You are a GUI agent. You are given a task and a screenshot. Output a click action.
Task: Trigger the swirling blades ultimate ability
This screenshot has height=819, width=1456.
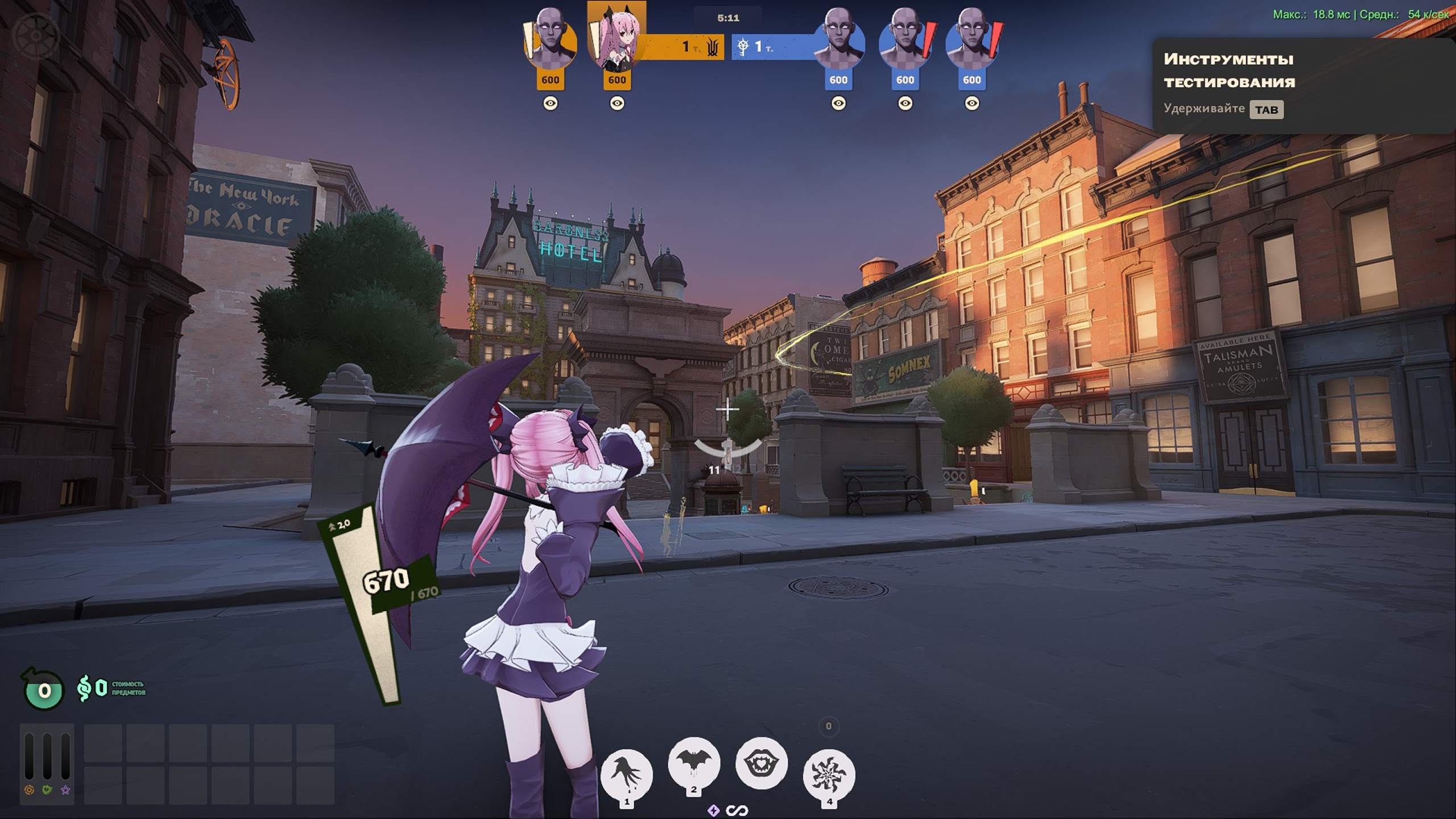pyautogui.click(x=829, y=773)
